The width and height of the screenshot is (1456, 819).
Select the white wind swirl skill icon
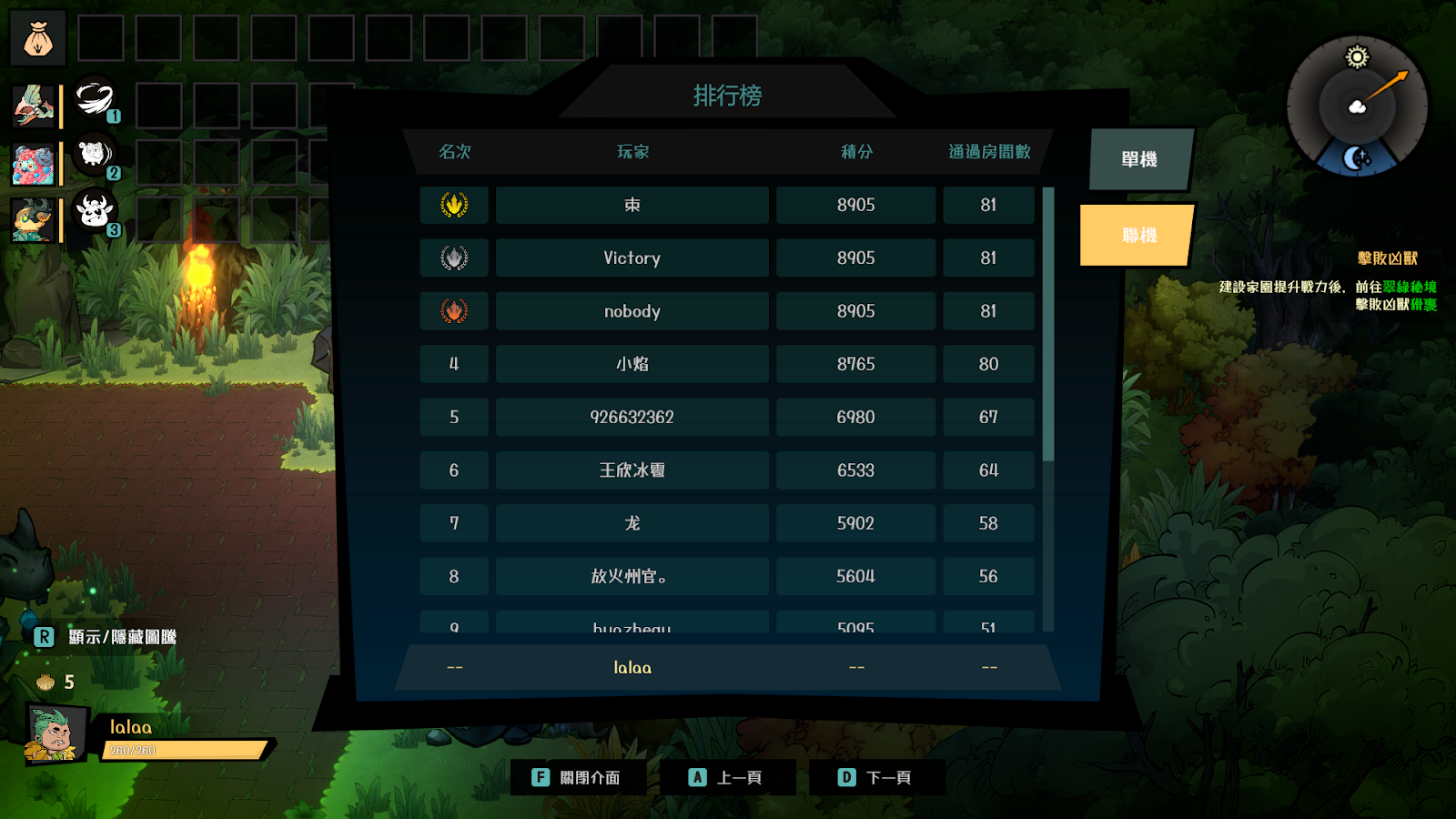pos(94,99)
